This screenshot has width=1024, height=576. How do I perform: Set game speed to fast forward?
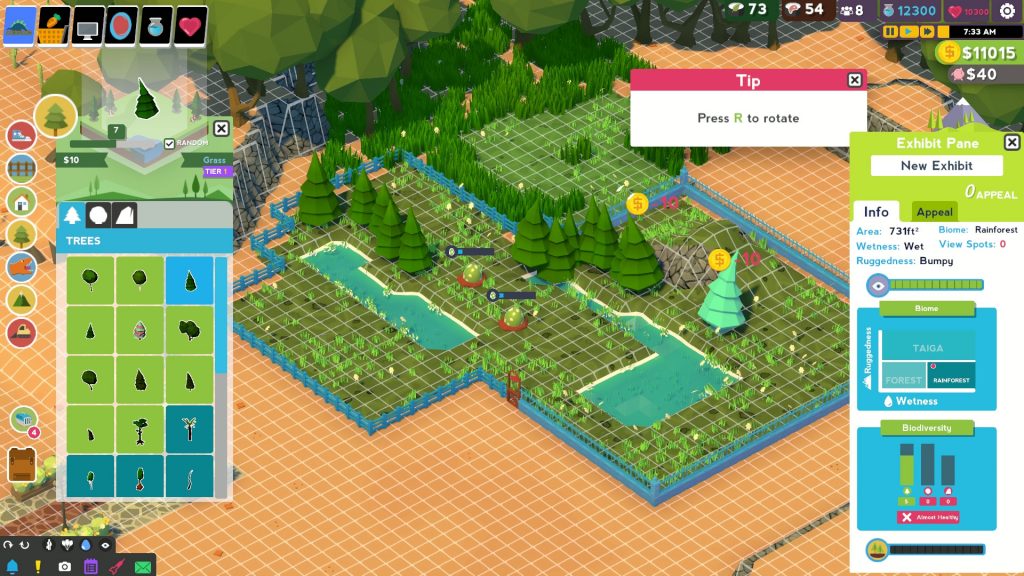(x=925, y=32)
